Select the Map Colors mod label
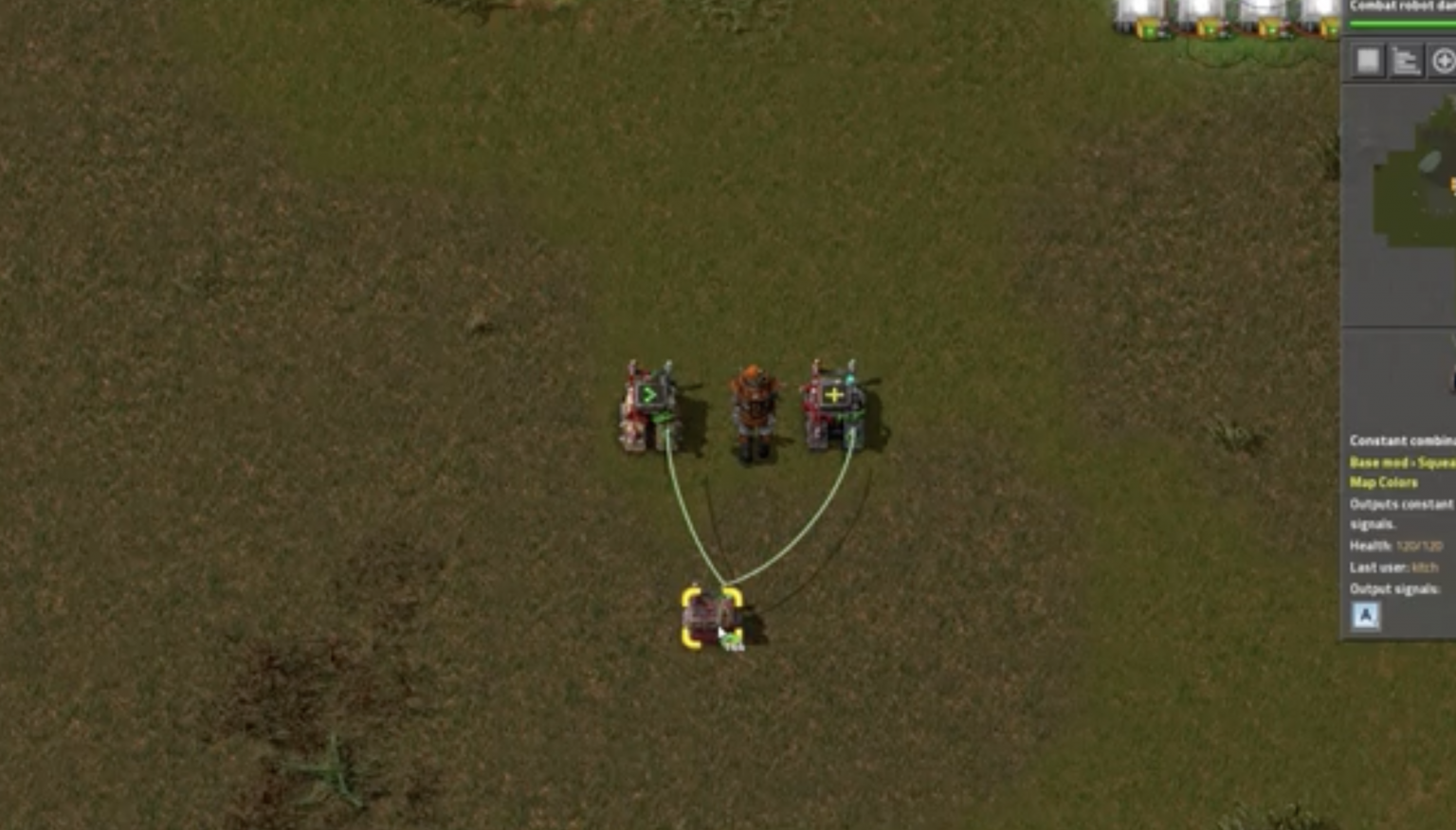1456x830 pixels. [1383, 483]
